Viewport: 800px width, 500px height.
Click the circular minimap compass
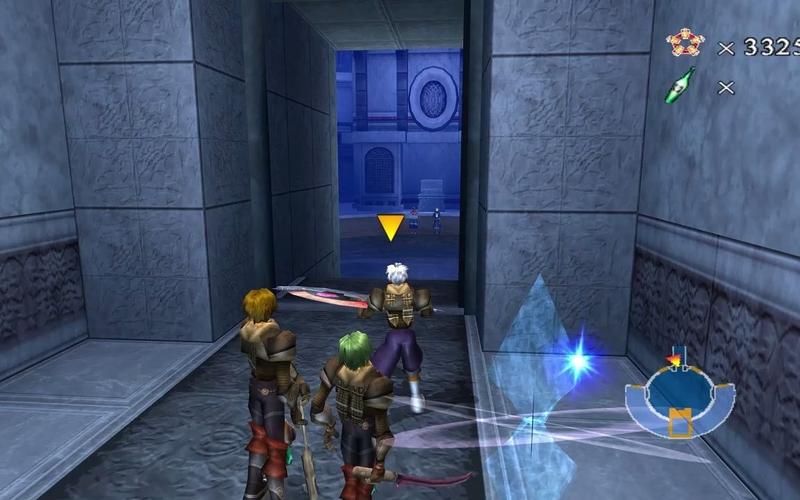click(679, 394)
